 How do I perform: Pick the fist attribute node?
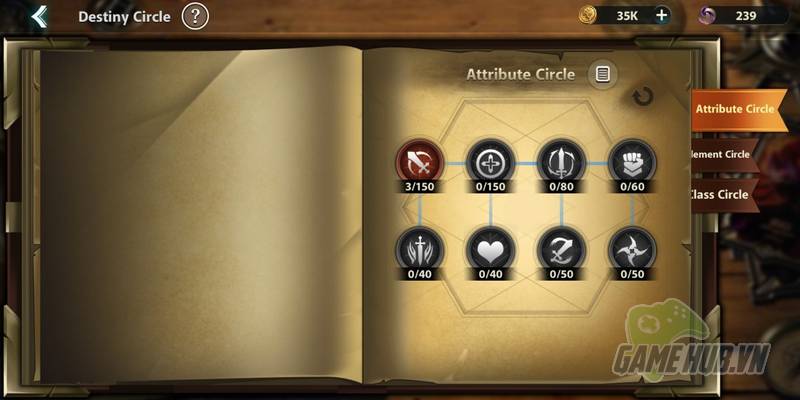click(631, 162)
